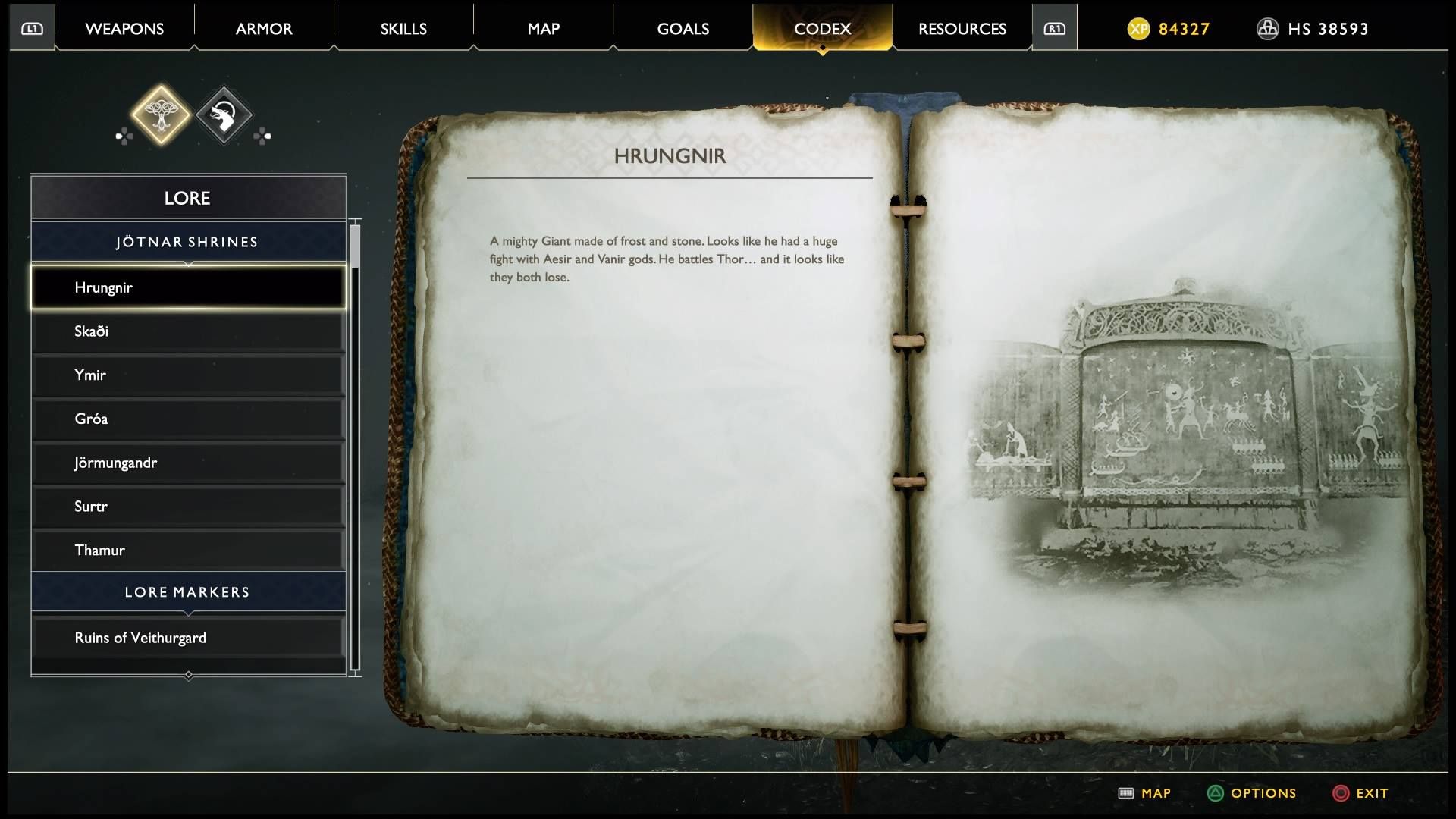
Task: Click the R1 shoulder button icon
Action: [1054, 27]
